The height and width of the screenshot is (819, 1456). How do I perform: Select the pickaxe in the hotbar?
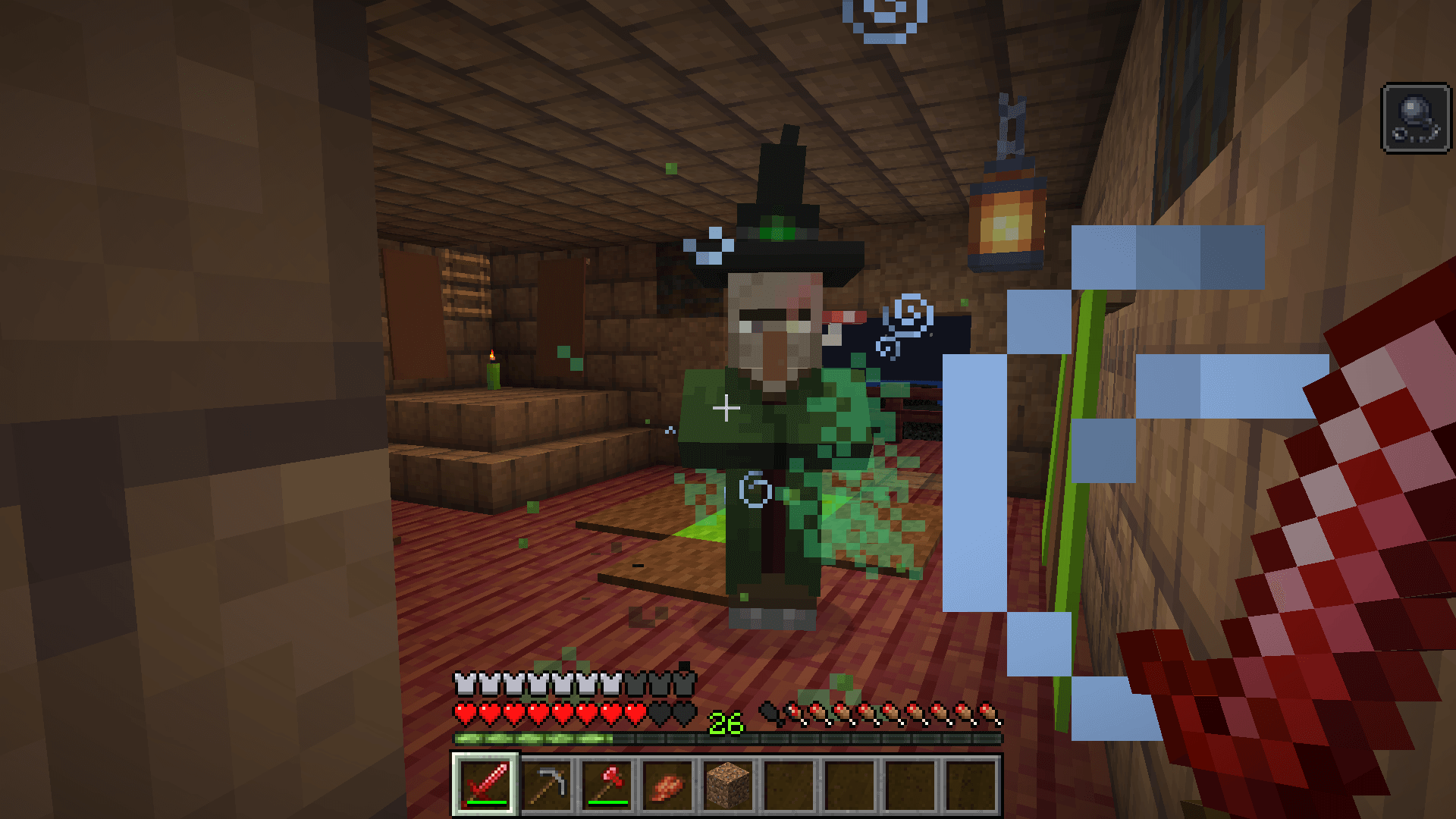[548, 784]
